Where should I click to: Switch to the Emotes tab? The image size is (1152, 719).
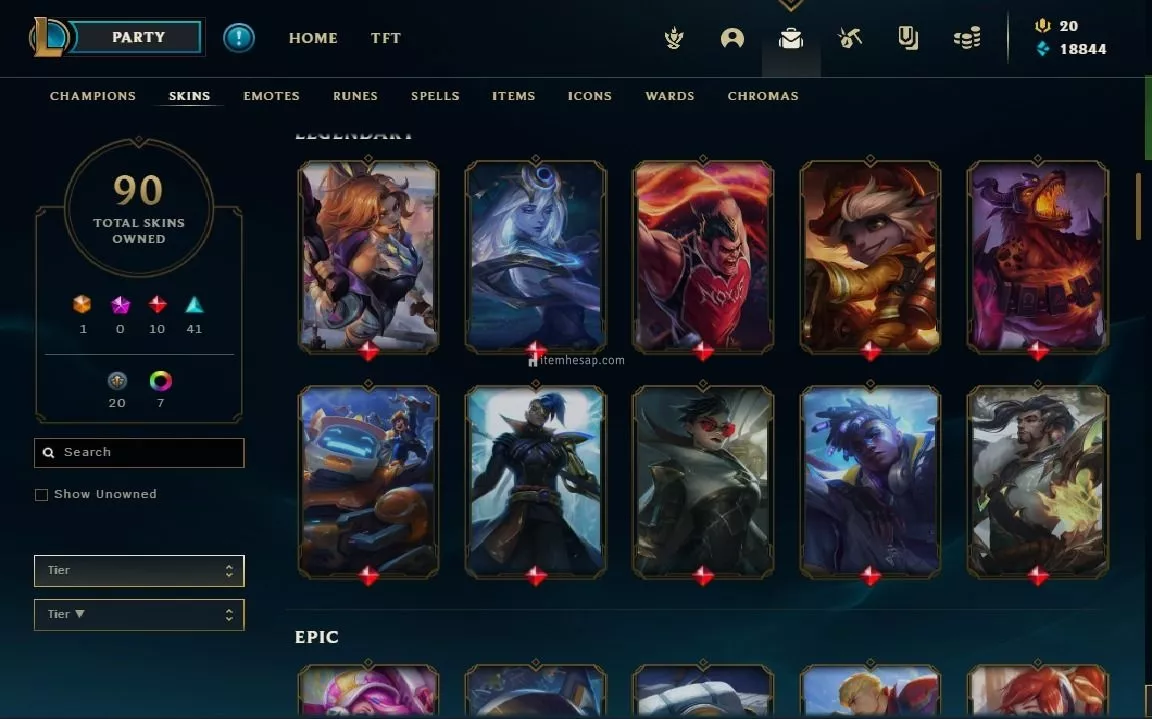coord(271,96)
